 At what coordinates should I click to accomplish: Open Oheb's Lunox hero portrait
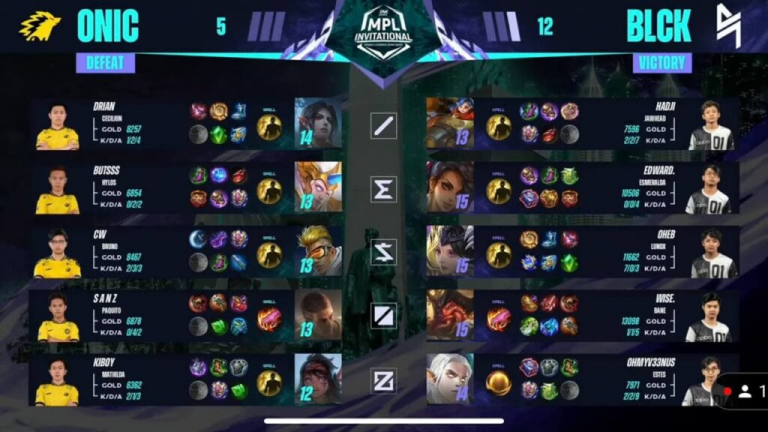[x=449, y=250]
